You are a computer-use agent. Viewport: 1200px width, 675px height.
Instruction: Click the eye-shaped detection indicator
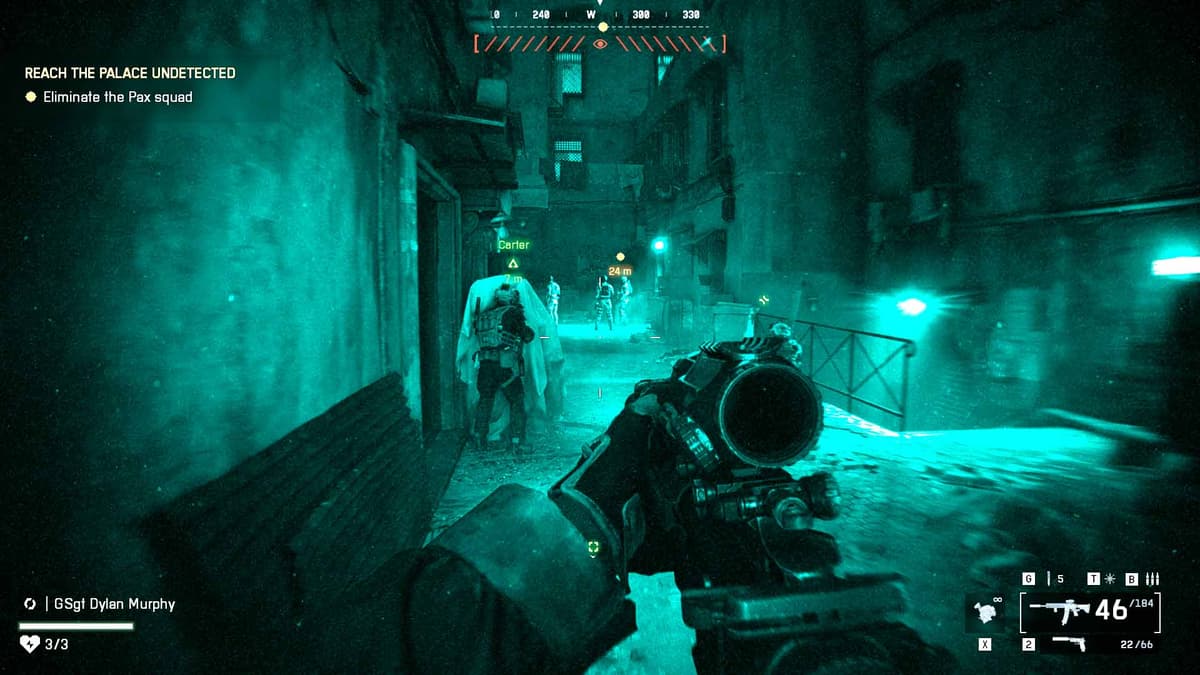point(600,44)
